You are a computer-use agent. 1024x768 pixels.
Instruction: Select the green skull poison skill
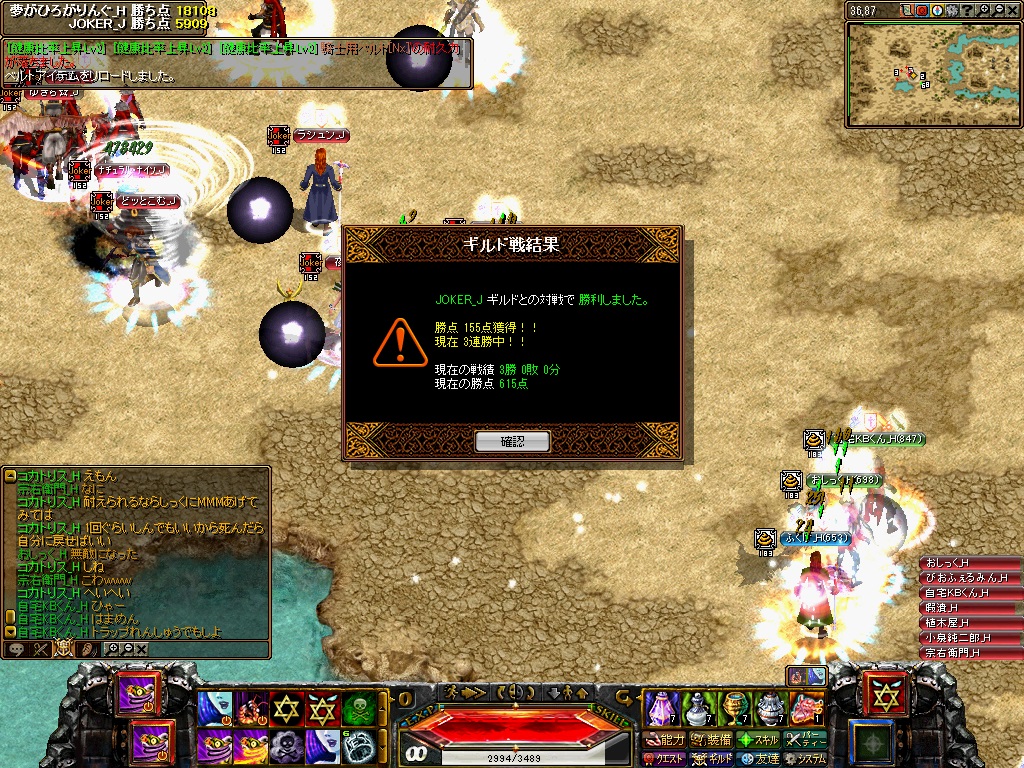(358, 708)
